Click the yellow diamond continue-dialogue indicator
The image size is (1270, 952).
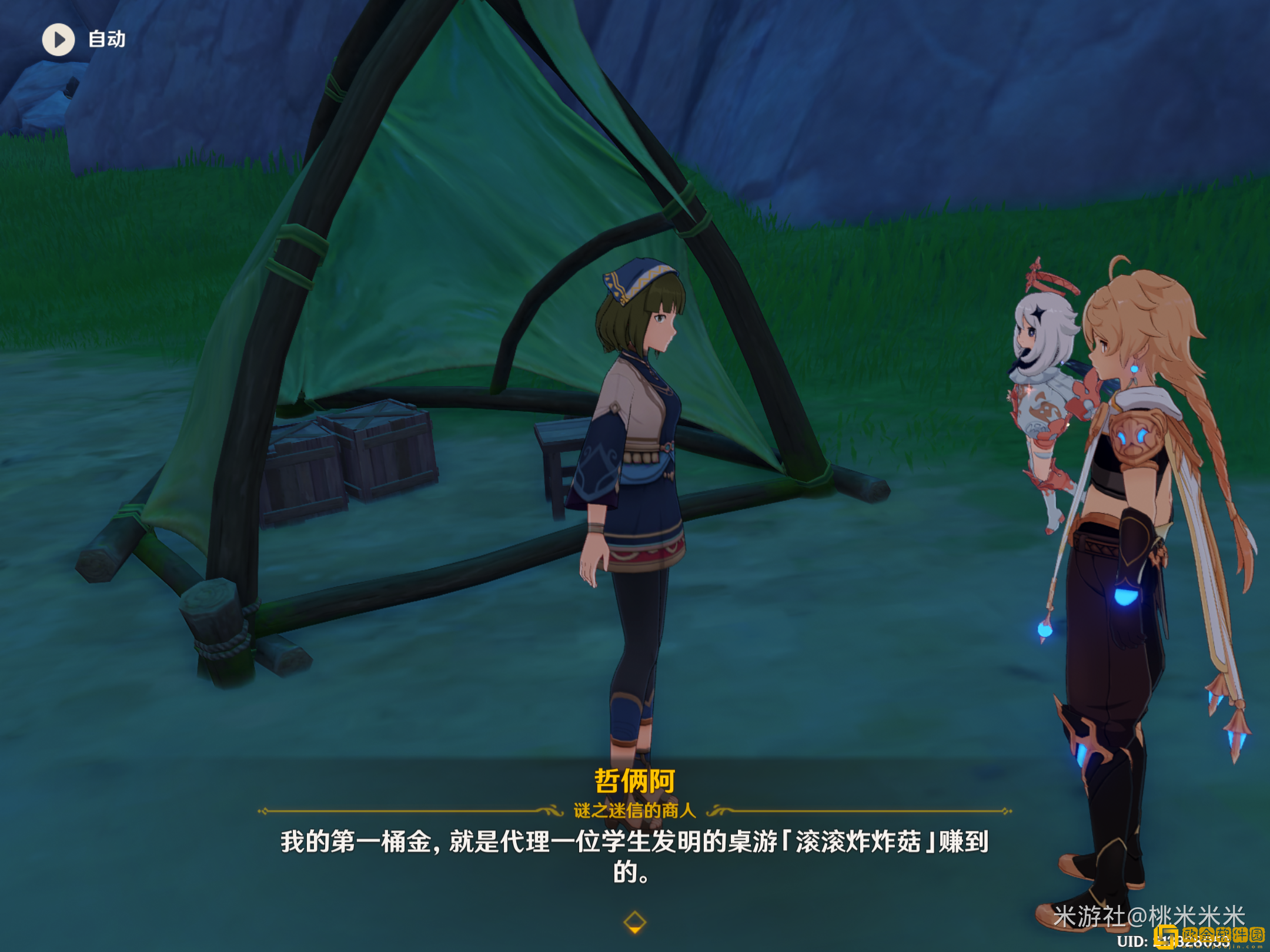tap(634, 921)
